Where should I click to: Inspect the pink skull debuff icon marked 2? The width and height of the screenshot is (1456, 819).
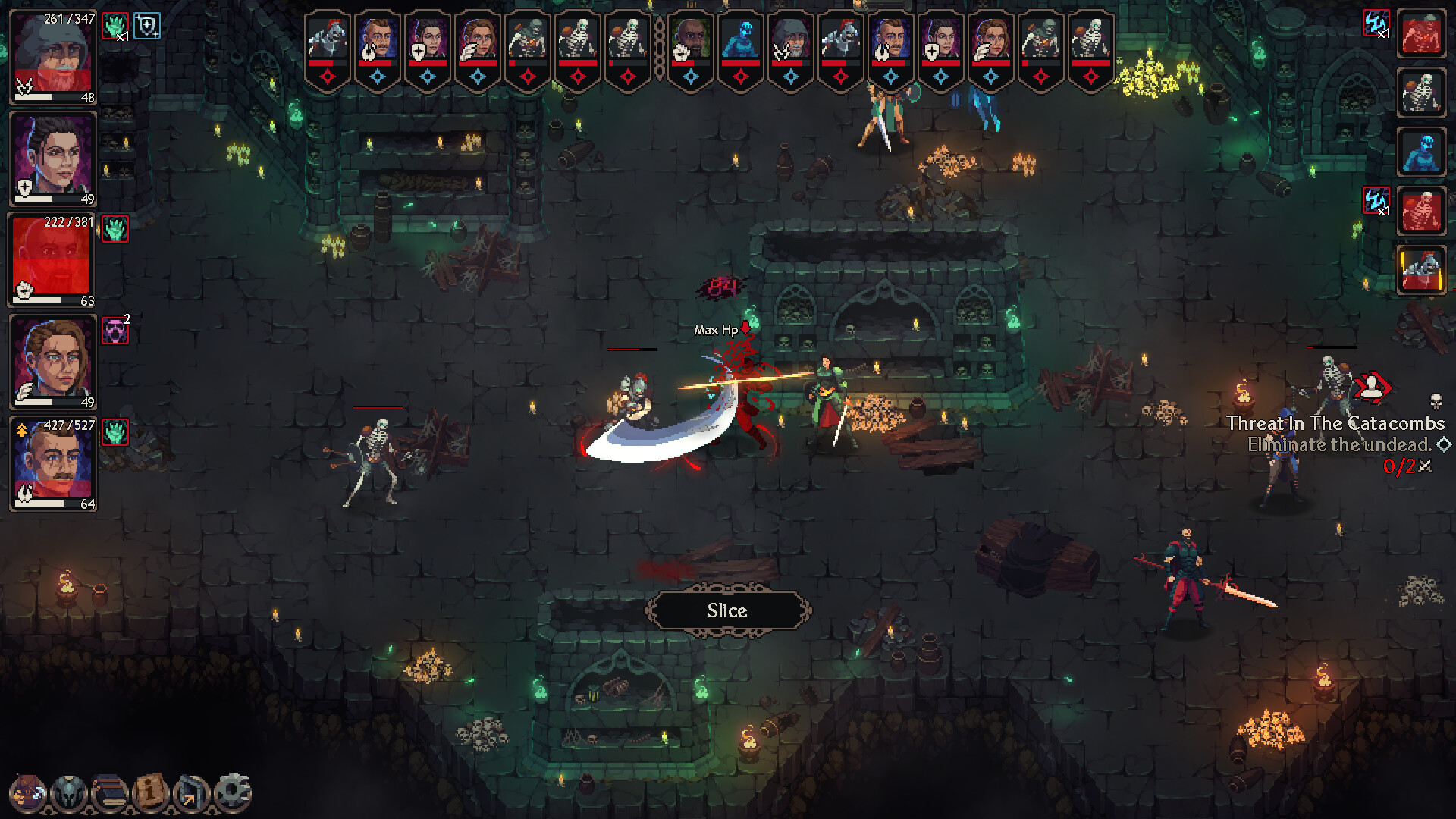tap(115, 331)
